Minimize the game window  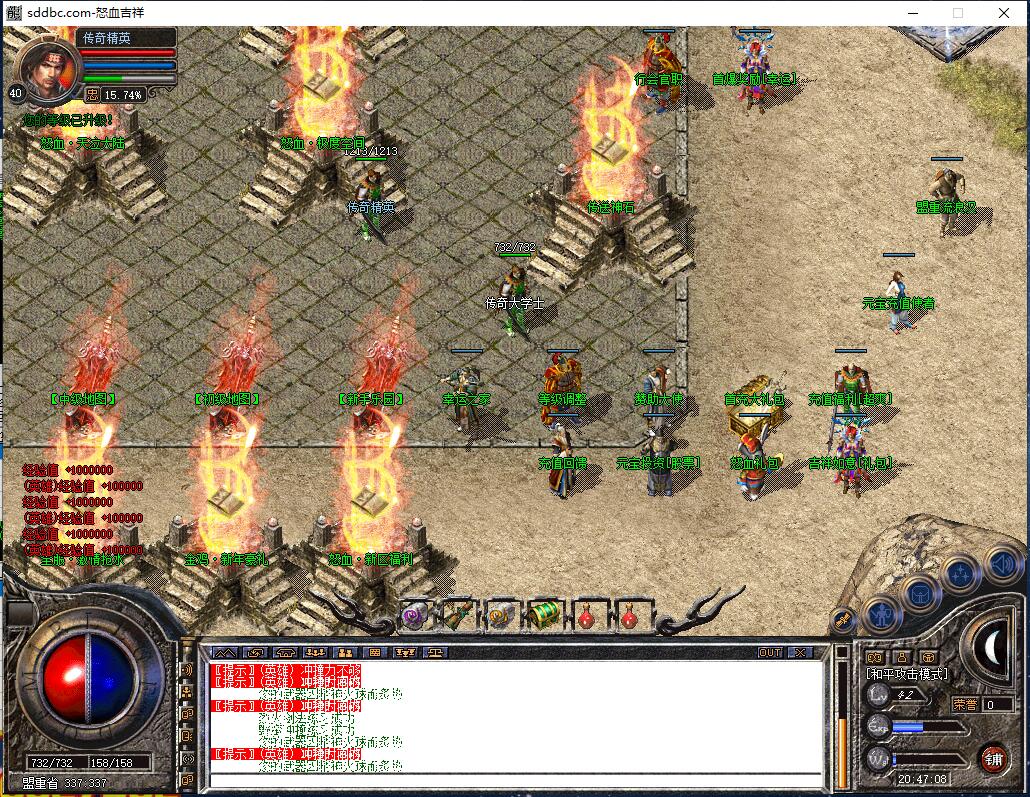911,13
